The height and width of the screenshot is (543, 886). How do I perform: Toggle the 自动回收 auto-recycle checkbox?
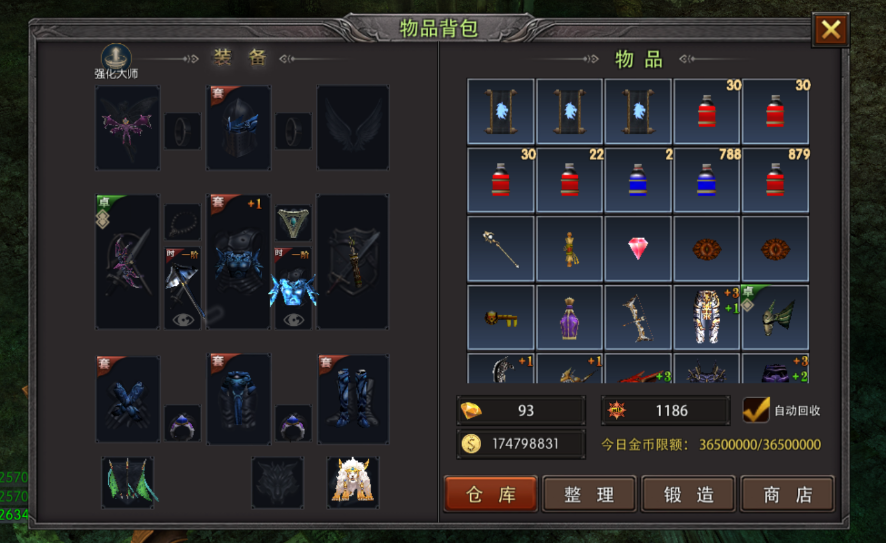pyautogui.click(x=756, y=410)
